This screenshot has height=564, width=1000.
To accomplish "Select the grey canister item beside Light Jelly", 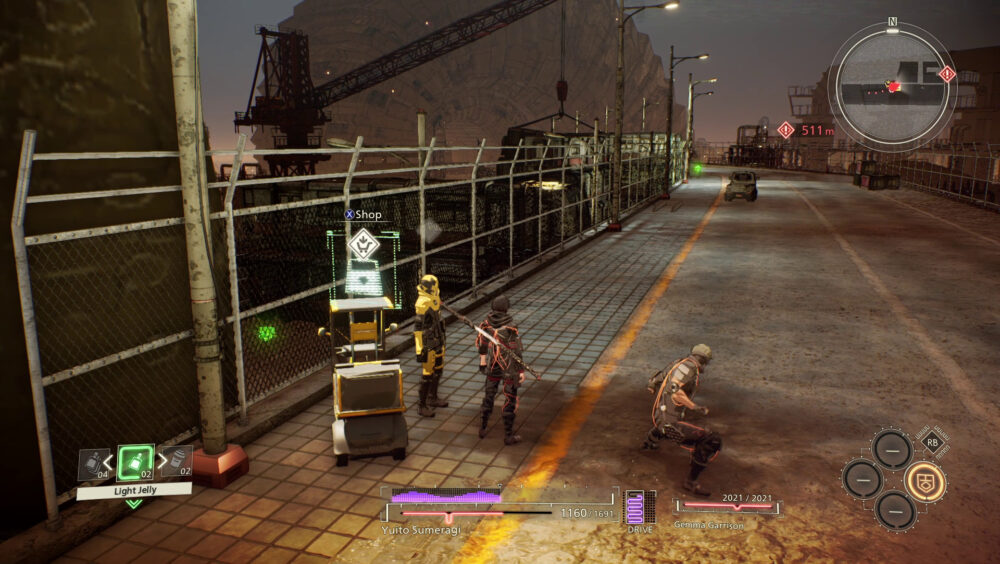I will click(176, 461).
